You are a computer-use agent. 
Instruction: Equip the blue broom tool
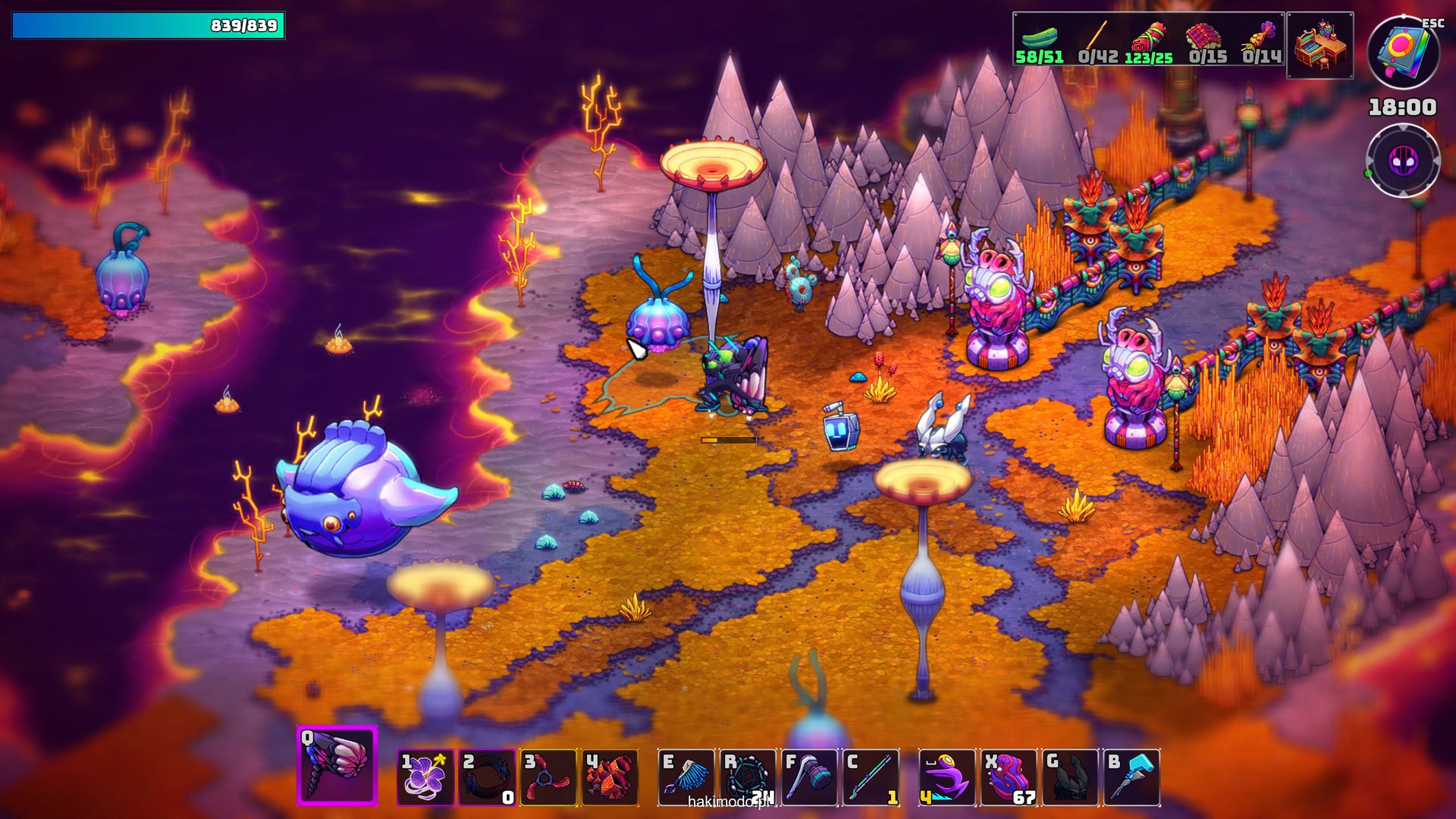[686, 777]
